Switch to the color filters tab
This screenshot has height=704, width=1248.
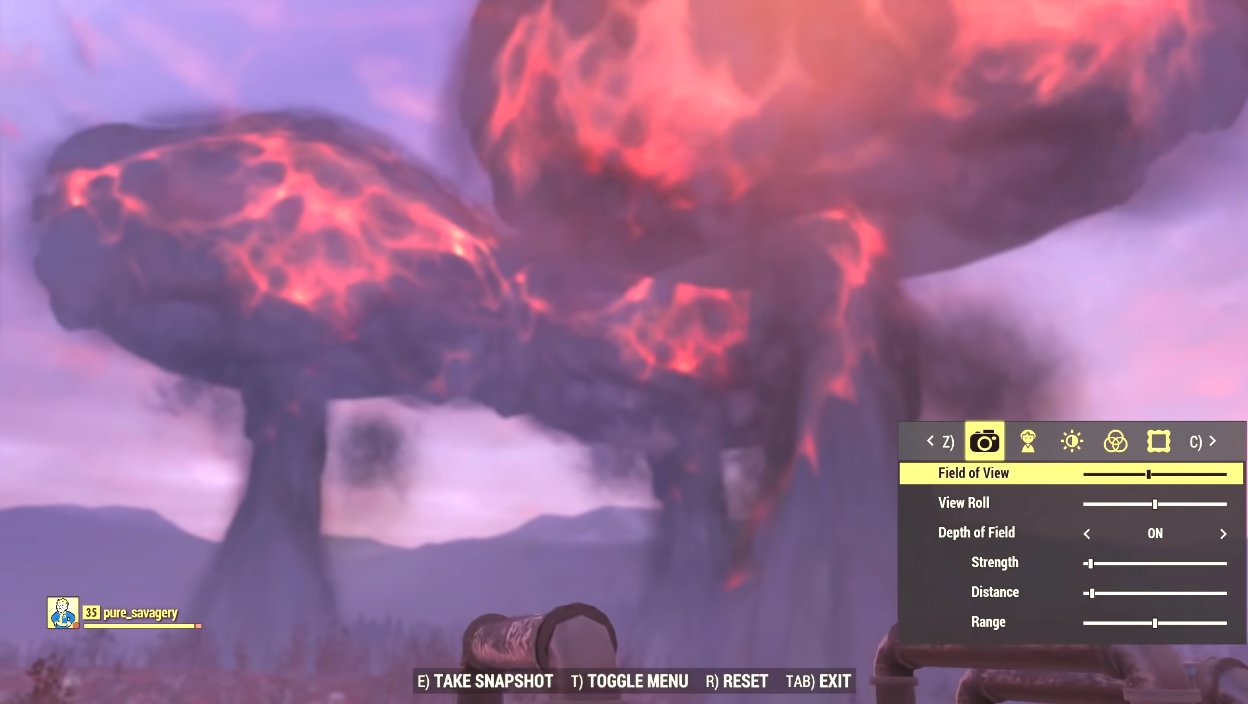coord(1115,441)
